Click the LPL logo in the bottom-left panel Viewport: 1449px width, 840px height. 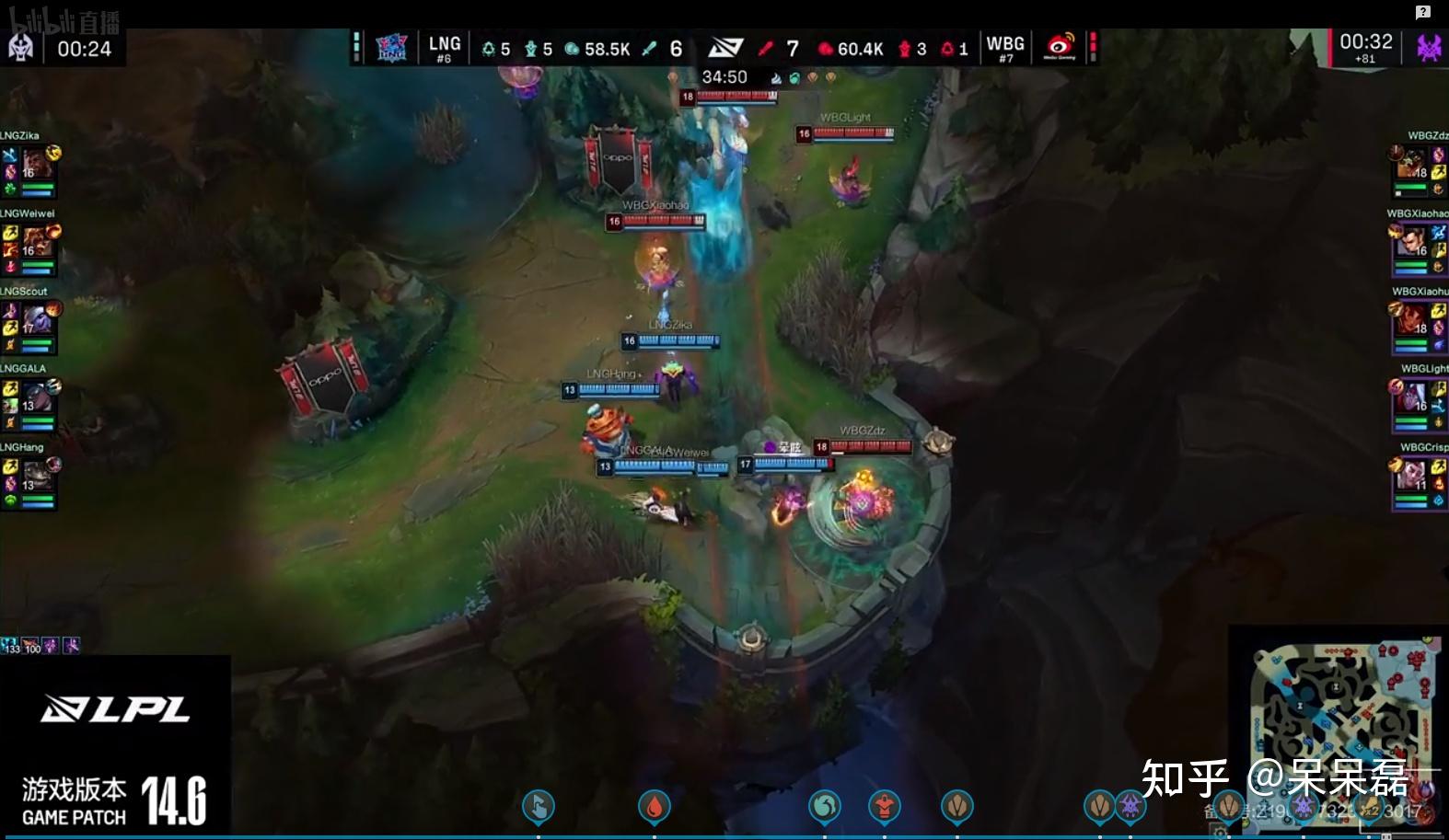115,709
